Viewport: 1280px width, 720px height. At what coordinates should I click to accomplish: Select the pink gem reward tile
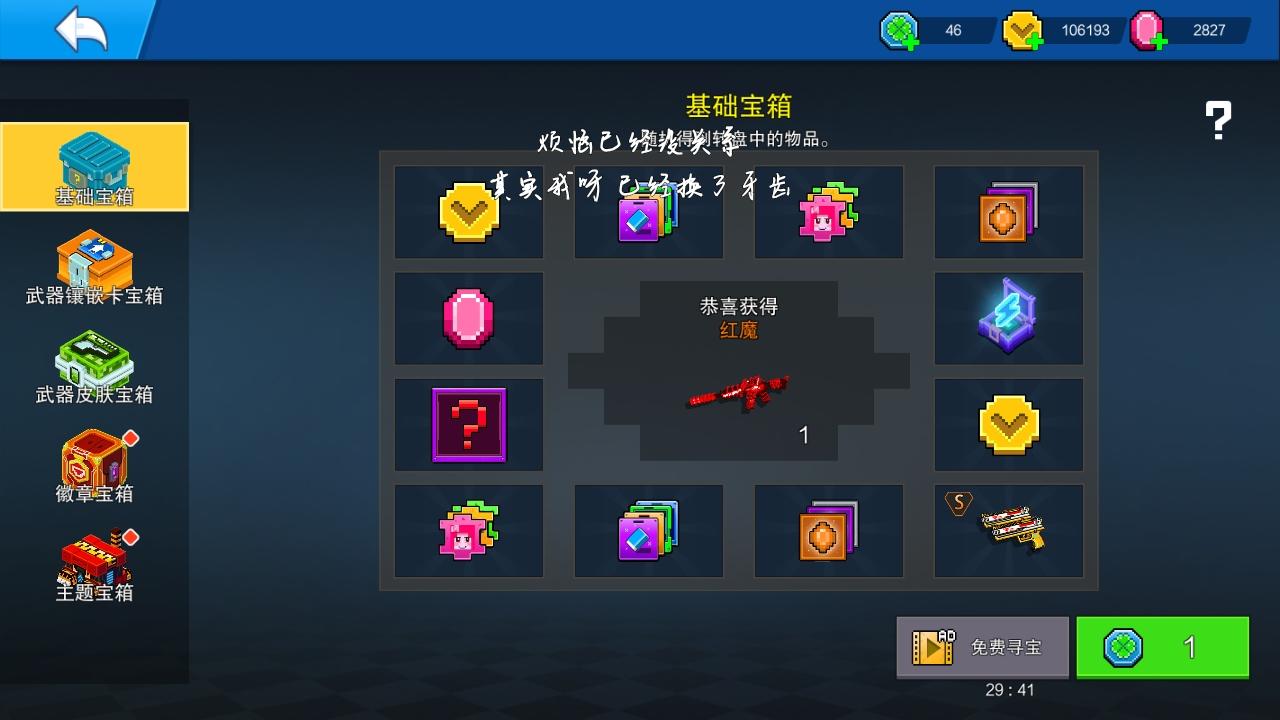click(468, 318)
